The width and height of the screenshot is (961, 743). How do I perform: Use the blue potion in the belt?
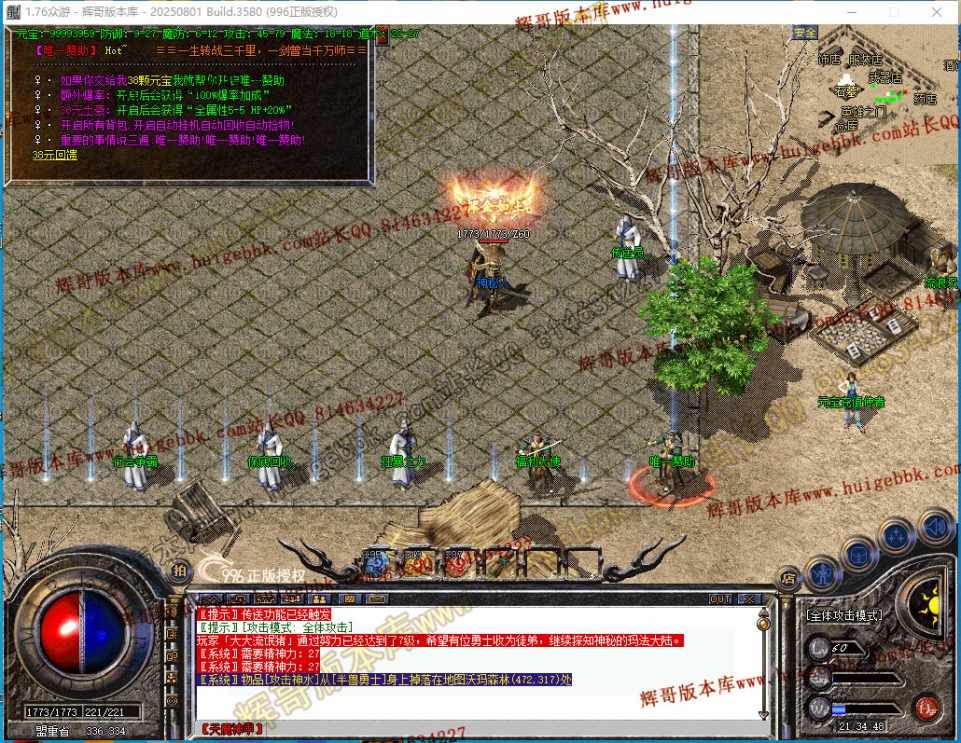coord(377,562)
